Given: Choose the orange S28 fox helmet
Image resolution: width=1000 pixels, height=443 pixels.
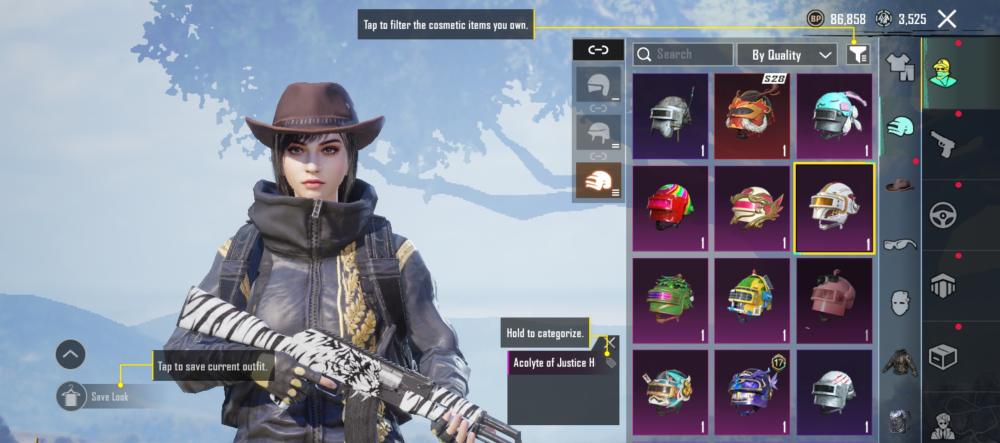Looking at the screenshot, I should (x=752, y=116).
